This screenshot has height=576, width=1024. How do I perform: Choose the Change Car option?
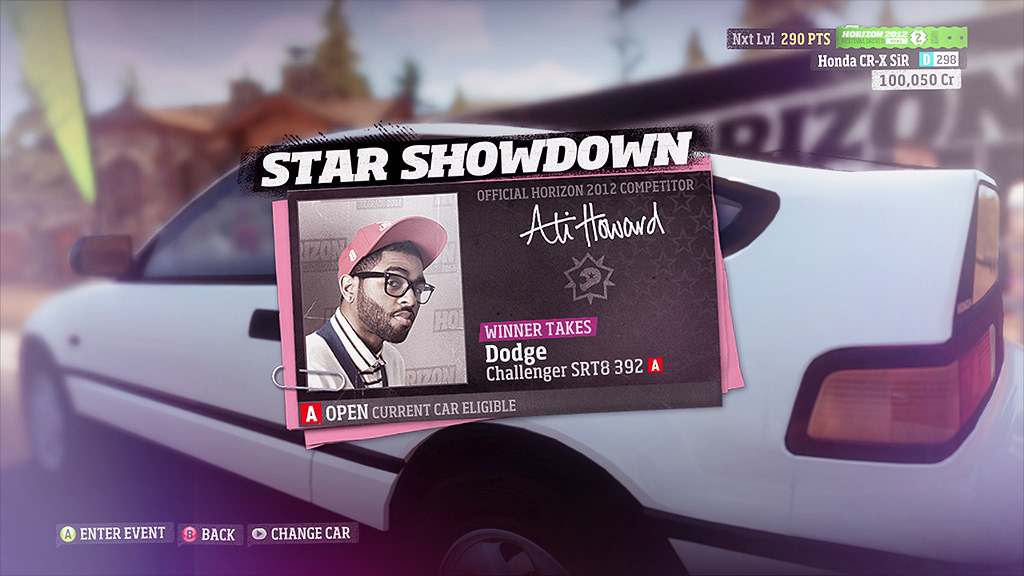click(x=302, y=534)
